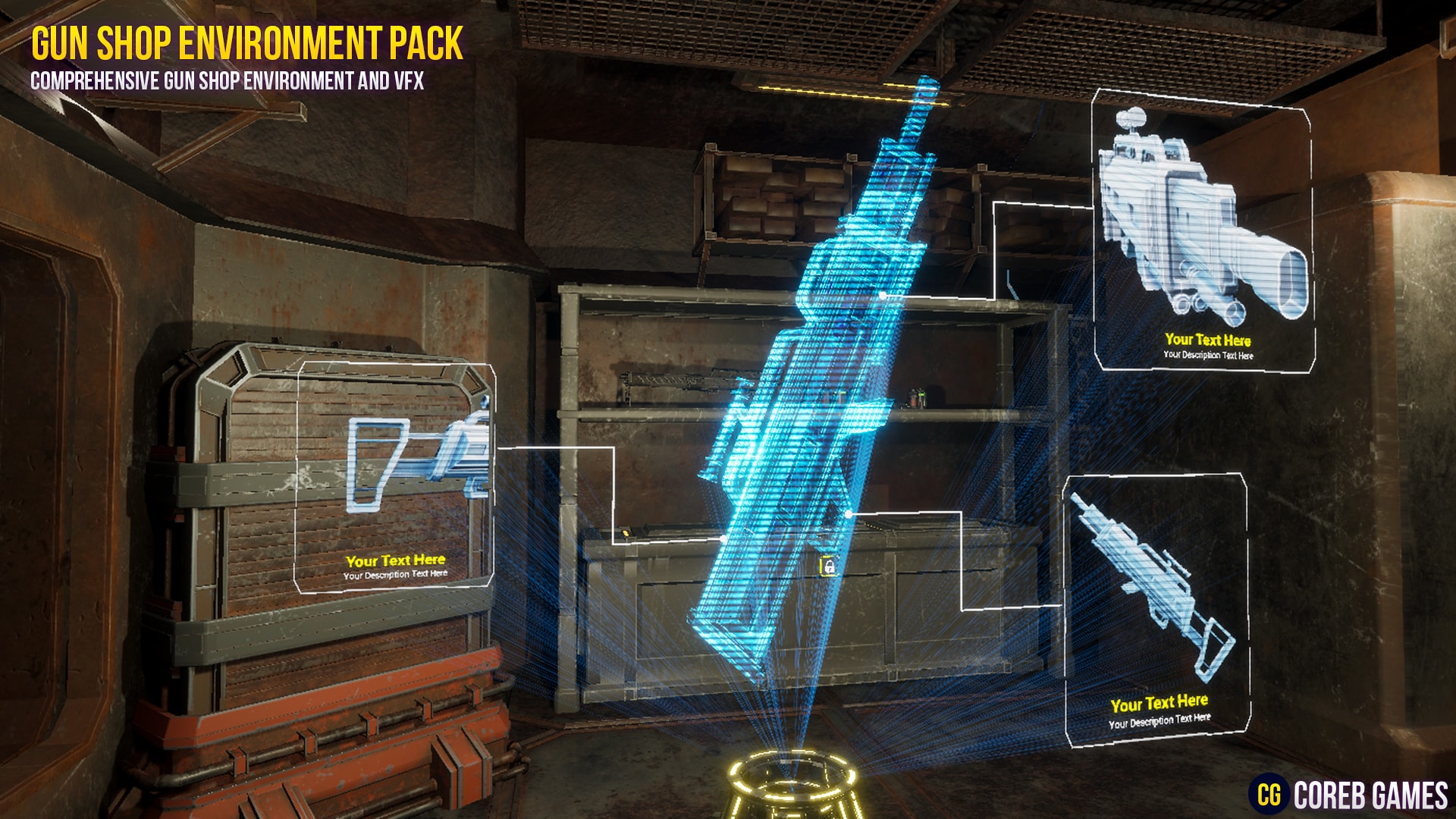This screenshot has width=1456, height=819.
Task: Open the GUN SHOP ENVIRONMENT PACK title
Action: (246, 42)
